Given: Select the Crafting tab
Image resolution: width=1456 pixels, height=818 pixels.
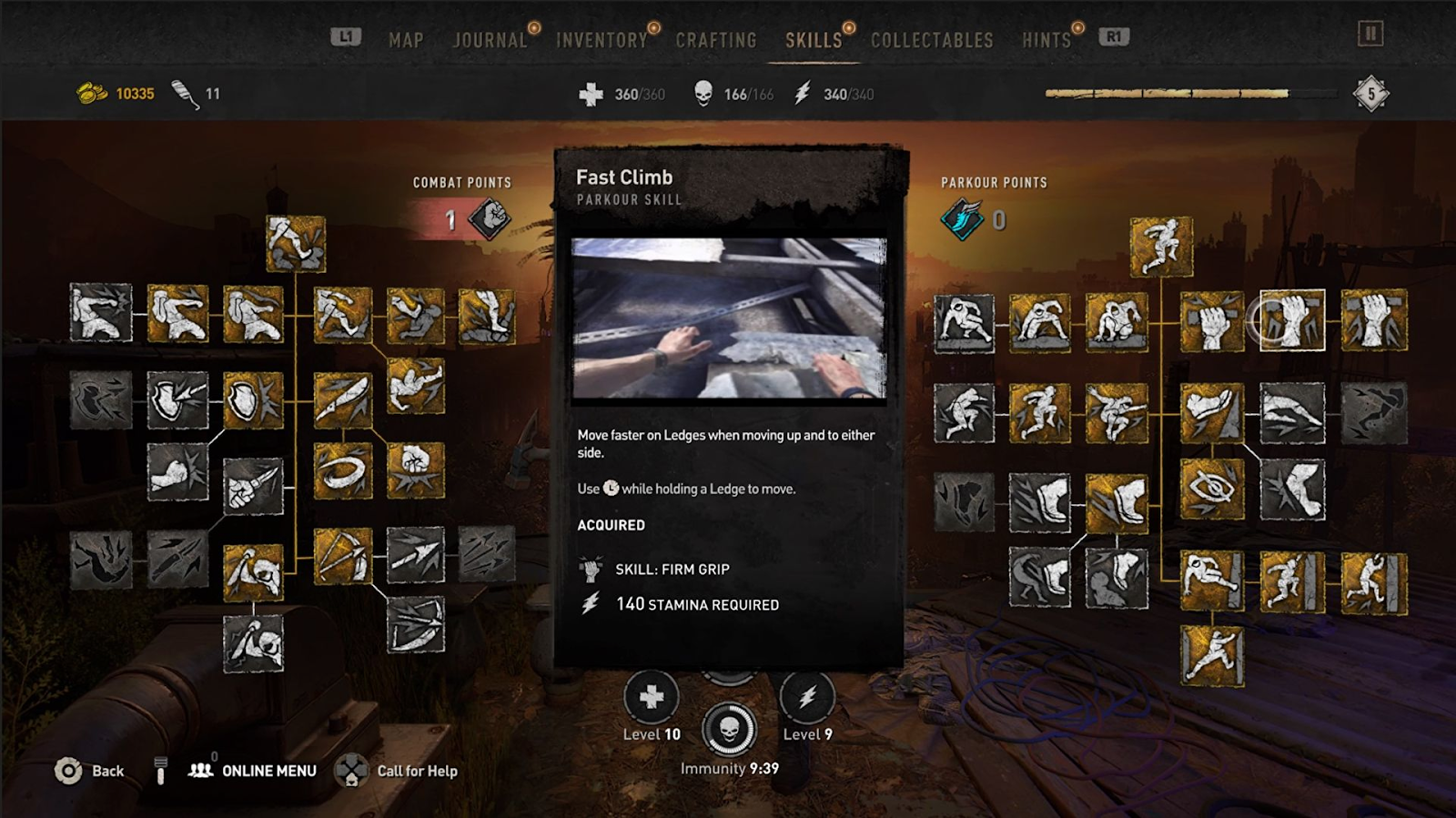Looking at the screenshot, I should coord(716,40).
